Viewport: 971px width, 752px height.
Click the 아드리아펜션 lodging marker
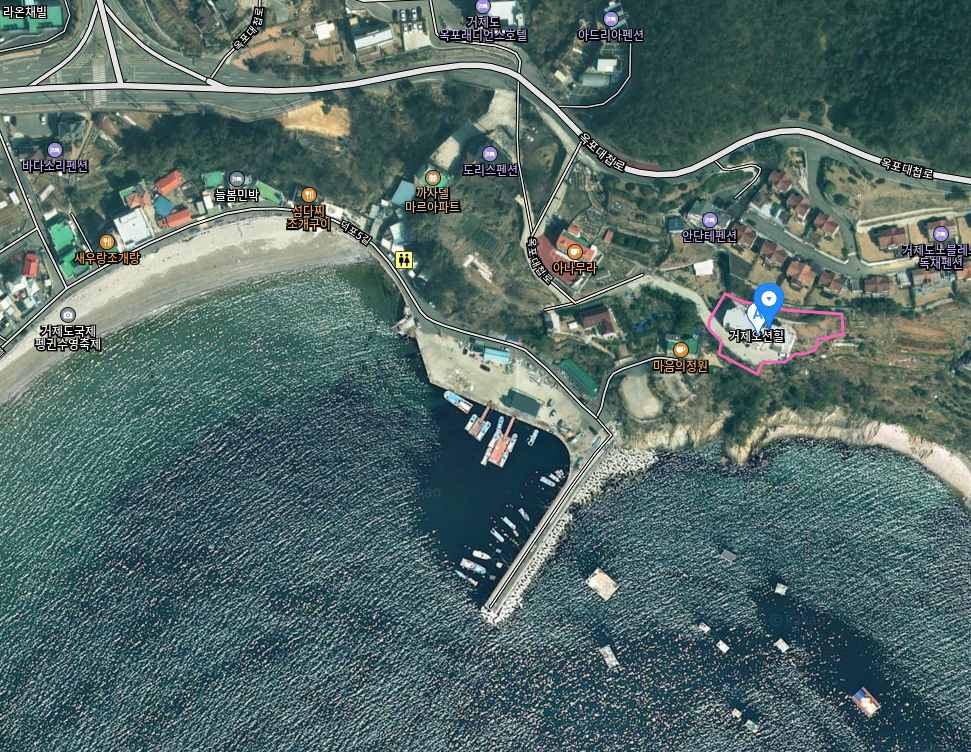click(611, 18)
